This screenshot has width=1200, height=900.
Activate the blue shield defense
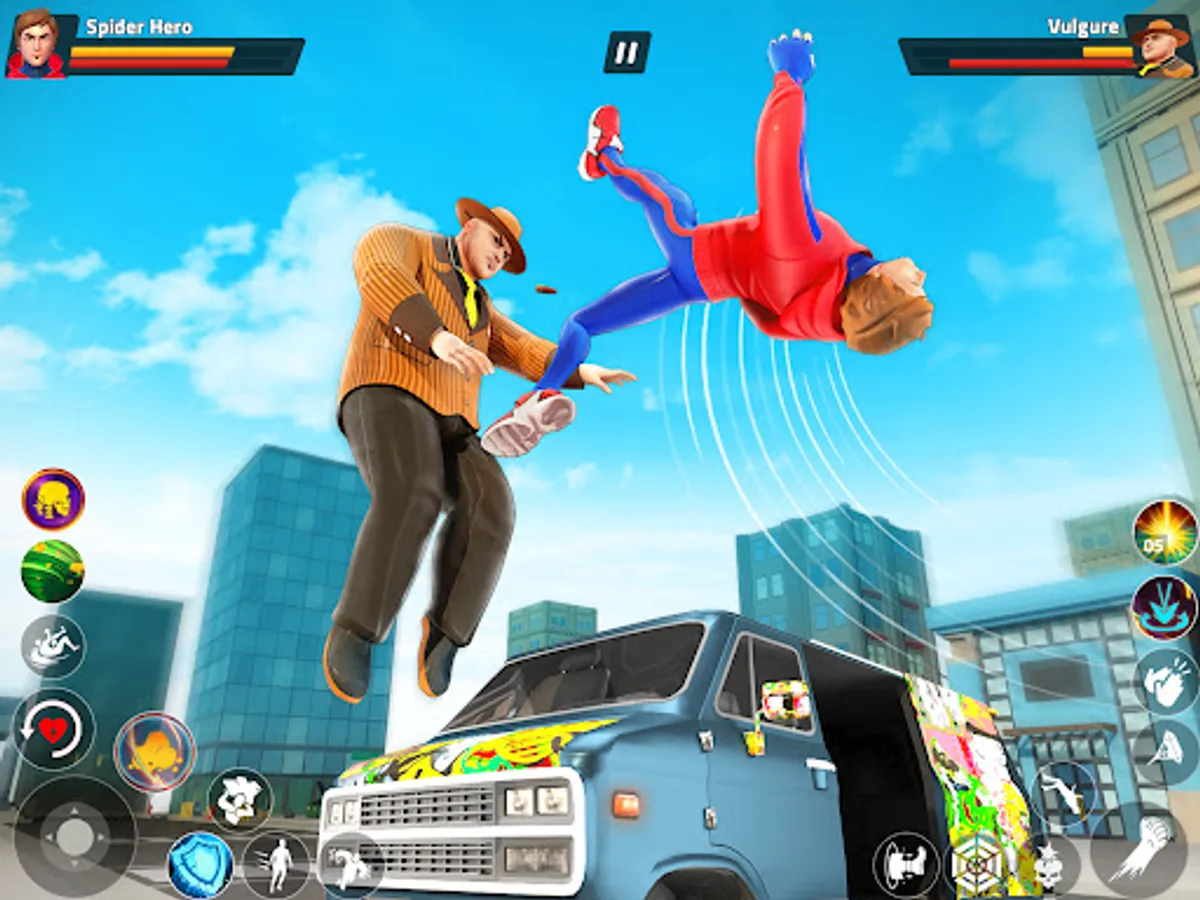coord(200,864)
